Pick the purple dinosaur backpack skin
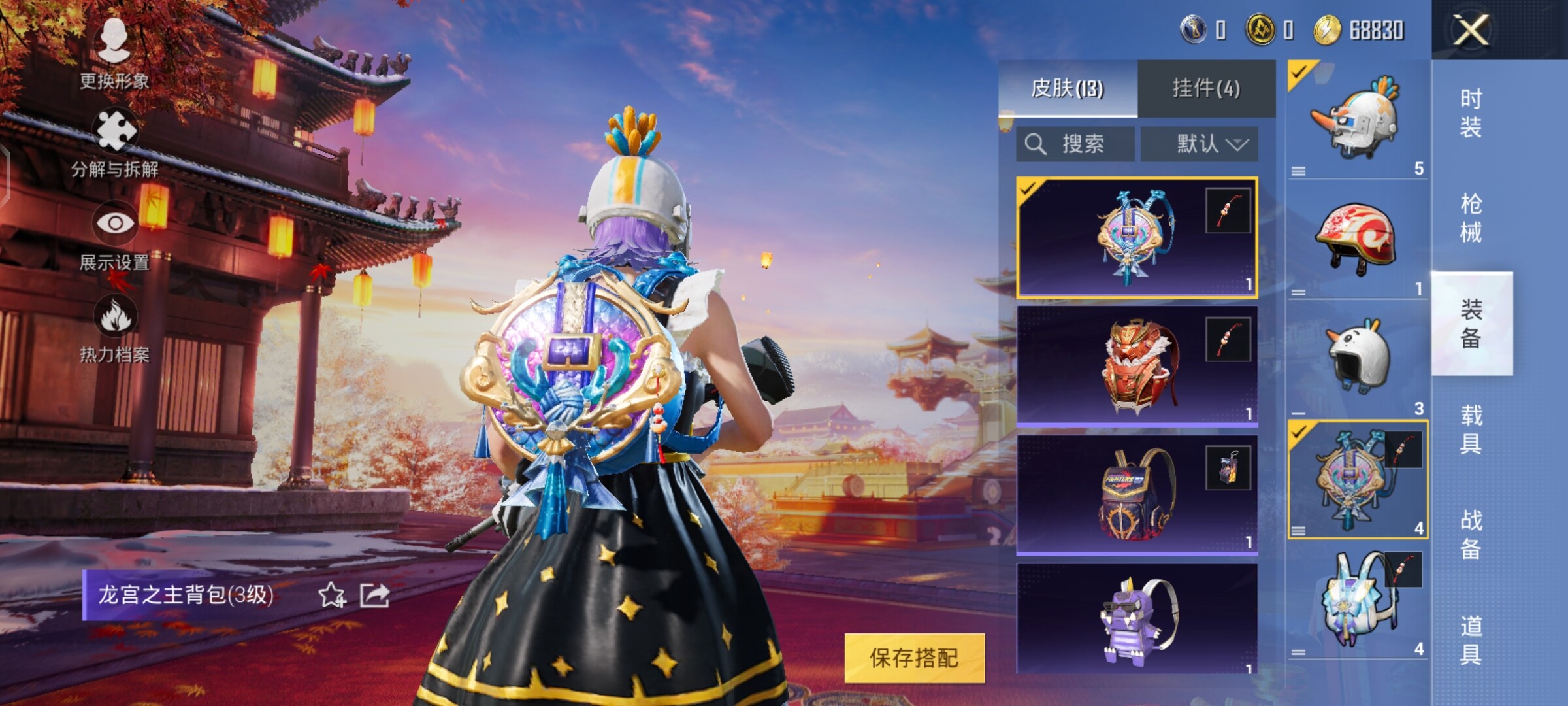 coord(1137,621)
